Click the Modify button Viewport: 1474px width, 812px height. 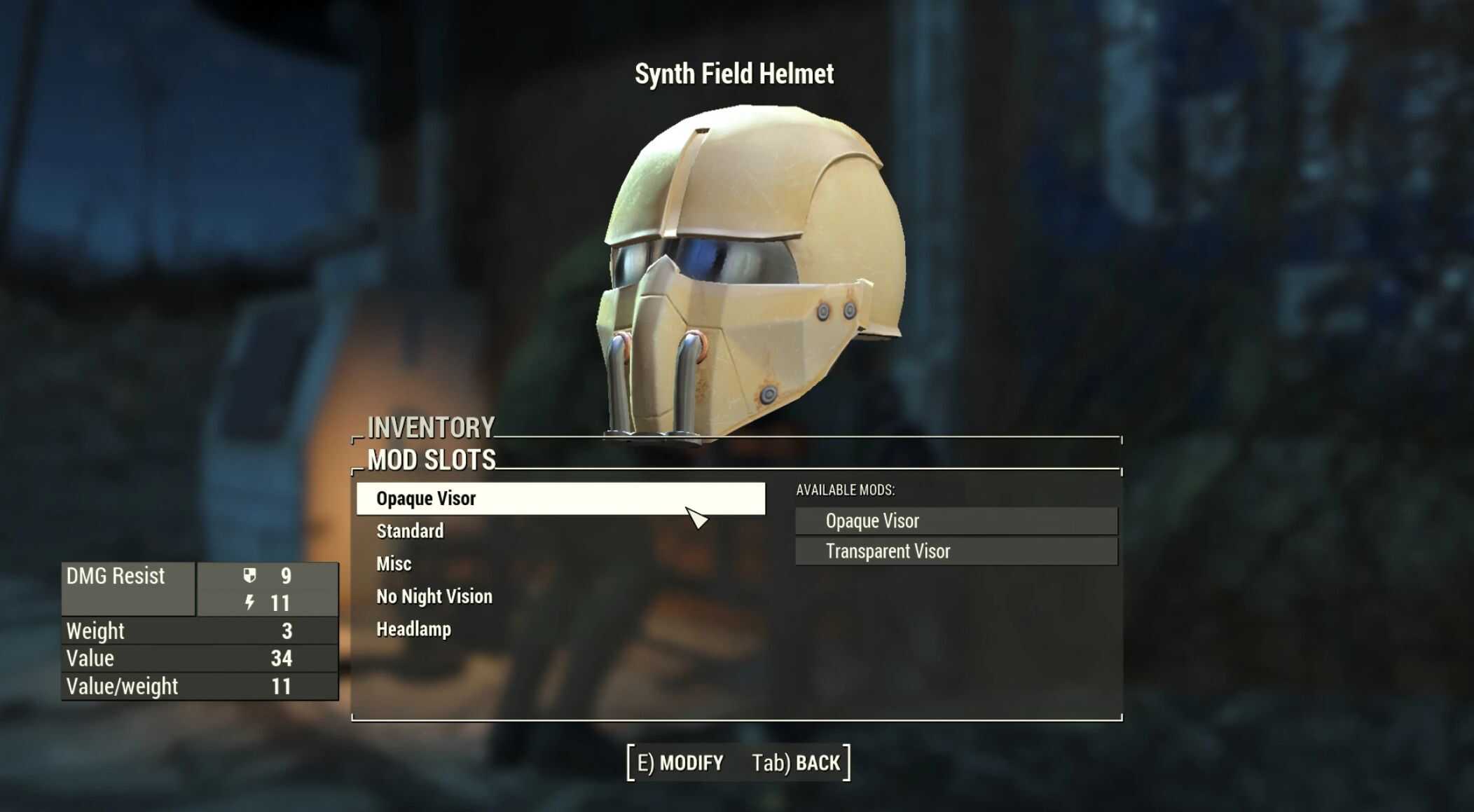(x=680, y=762)
